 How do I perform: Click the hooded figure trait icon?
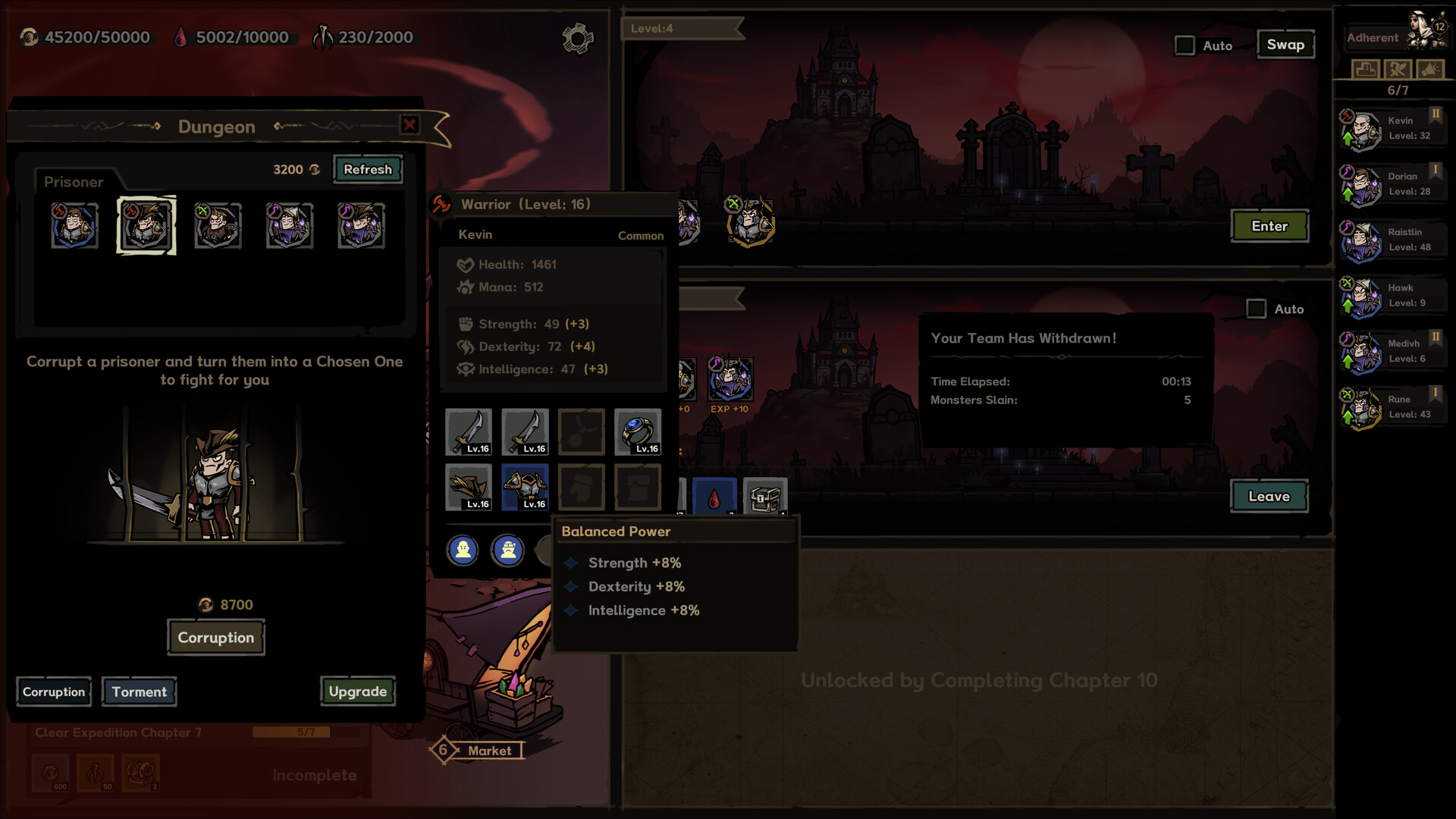507,551
